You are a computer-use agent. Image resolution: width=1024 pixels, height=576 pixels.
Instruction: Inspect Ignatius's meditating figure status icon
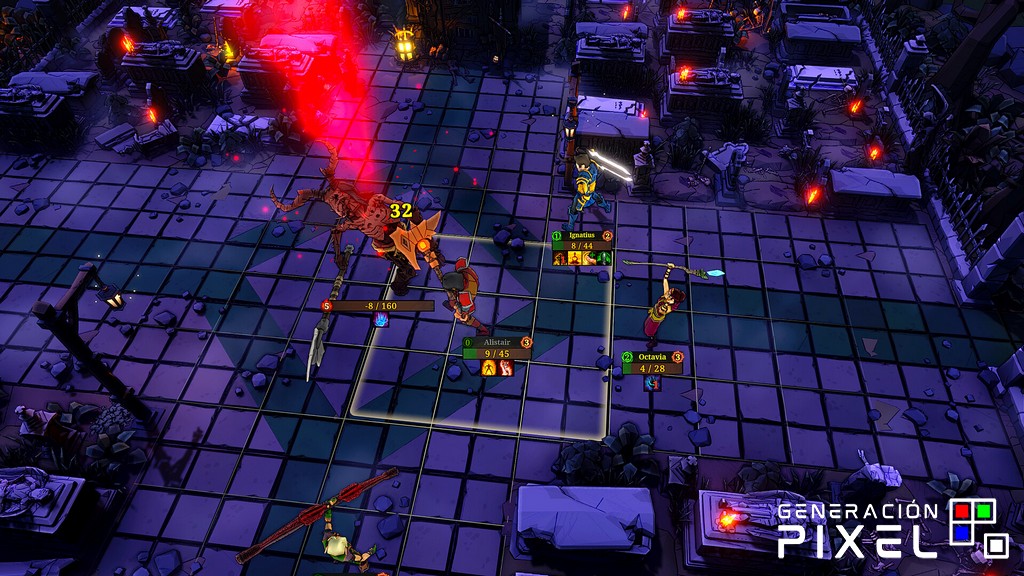(576, 258)
